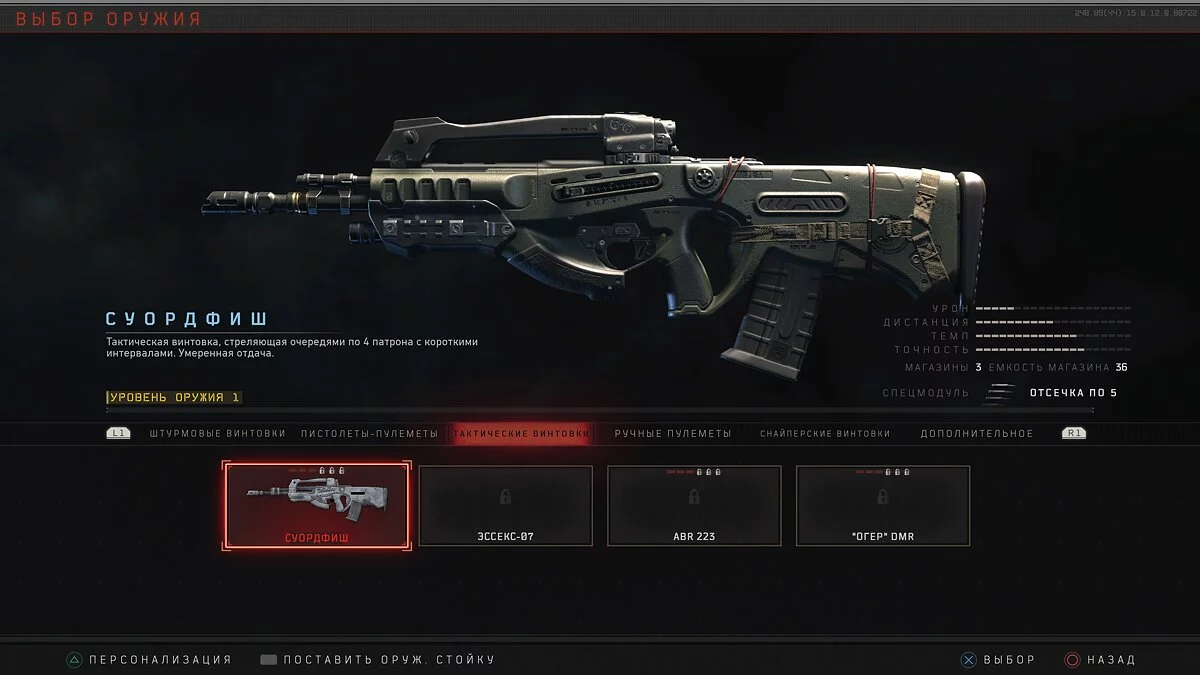Choose the locked Эссекс-07 tile

[505, 505]
